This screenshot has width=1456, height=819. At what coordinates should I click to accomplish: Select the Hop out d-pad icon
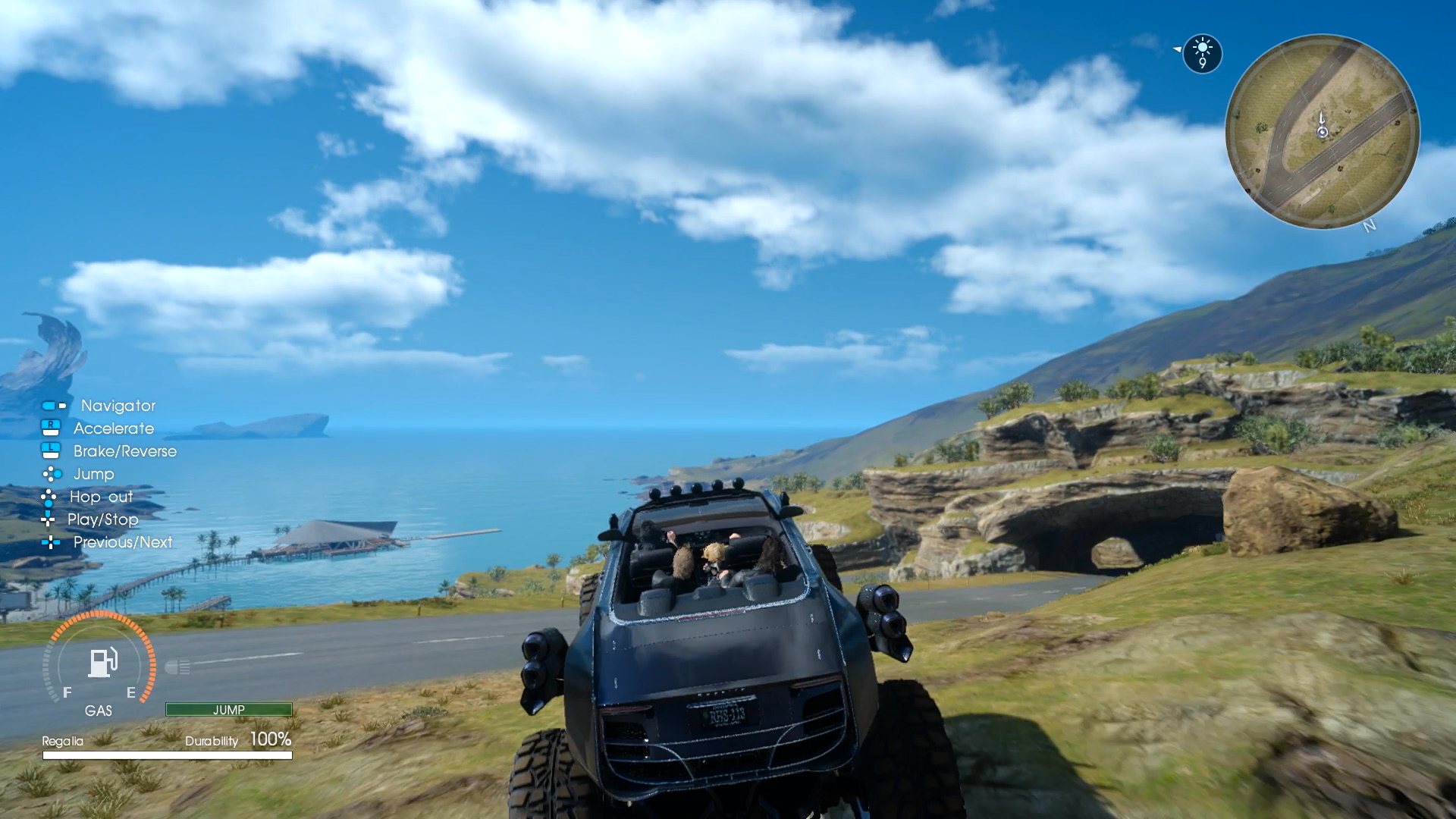point(49,497)
